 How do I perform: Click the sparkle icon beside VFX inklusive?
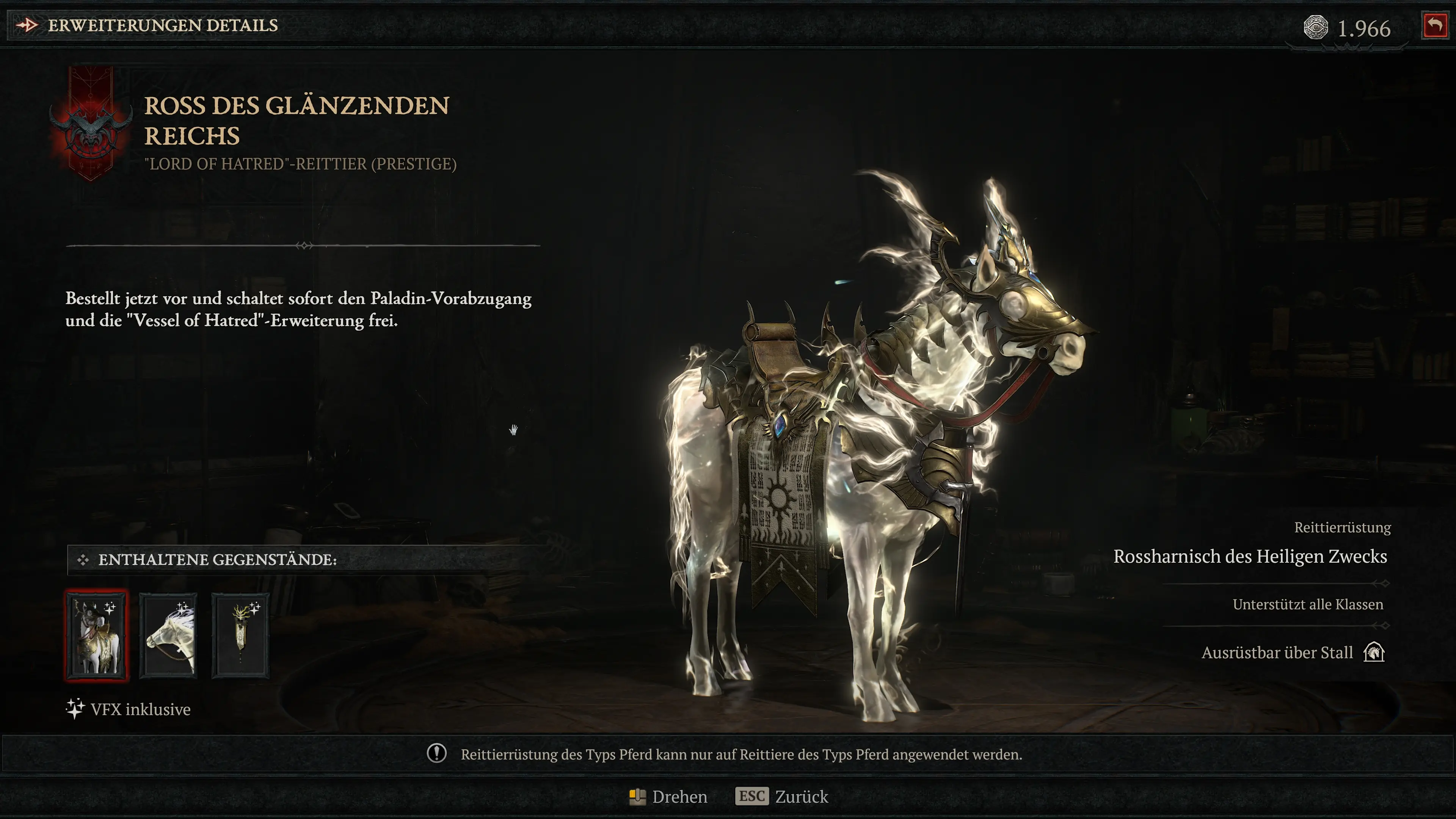pos(74,709)
